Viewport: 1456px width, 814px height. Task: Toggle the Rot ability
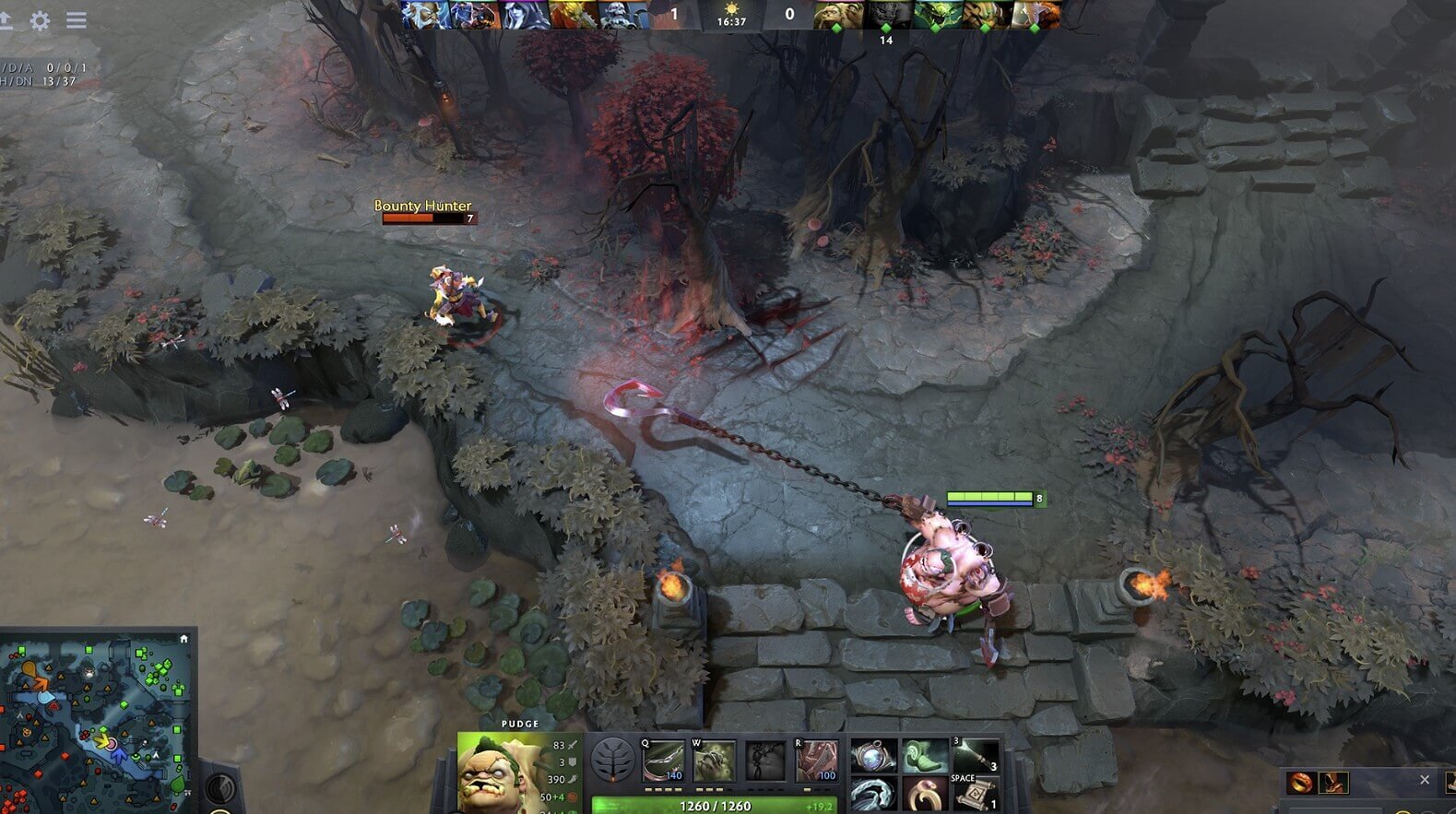coord(713,761)
